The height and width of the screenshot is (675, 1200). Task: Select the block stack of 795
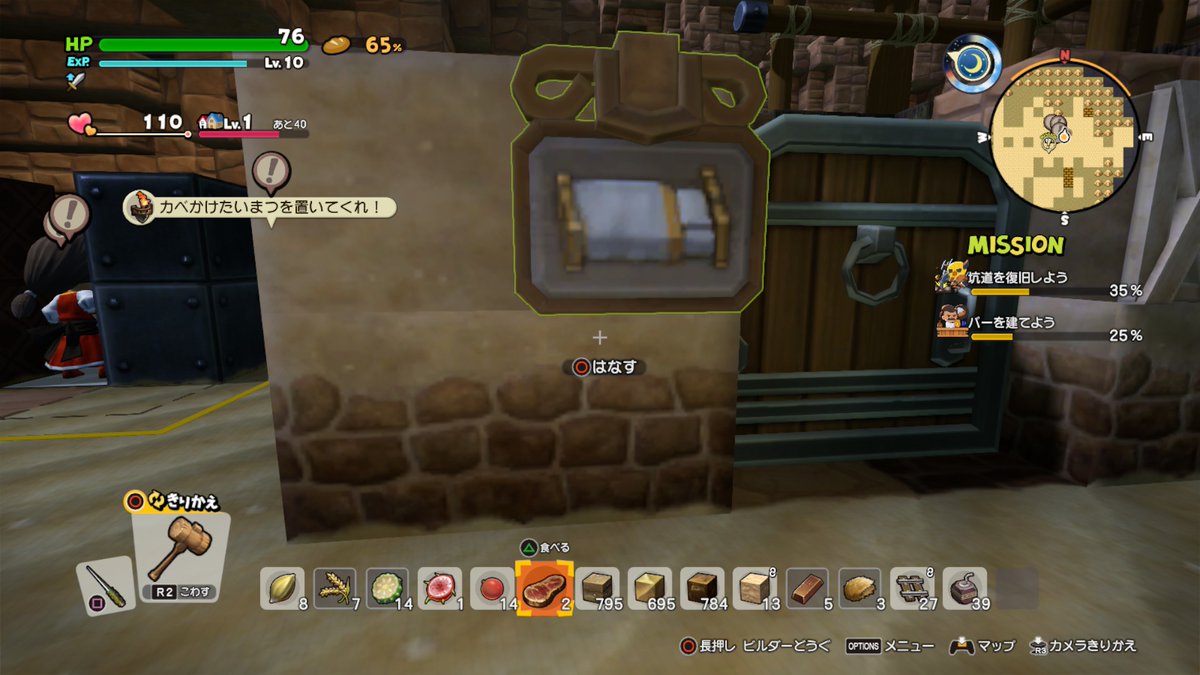[597, 588]
